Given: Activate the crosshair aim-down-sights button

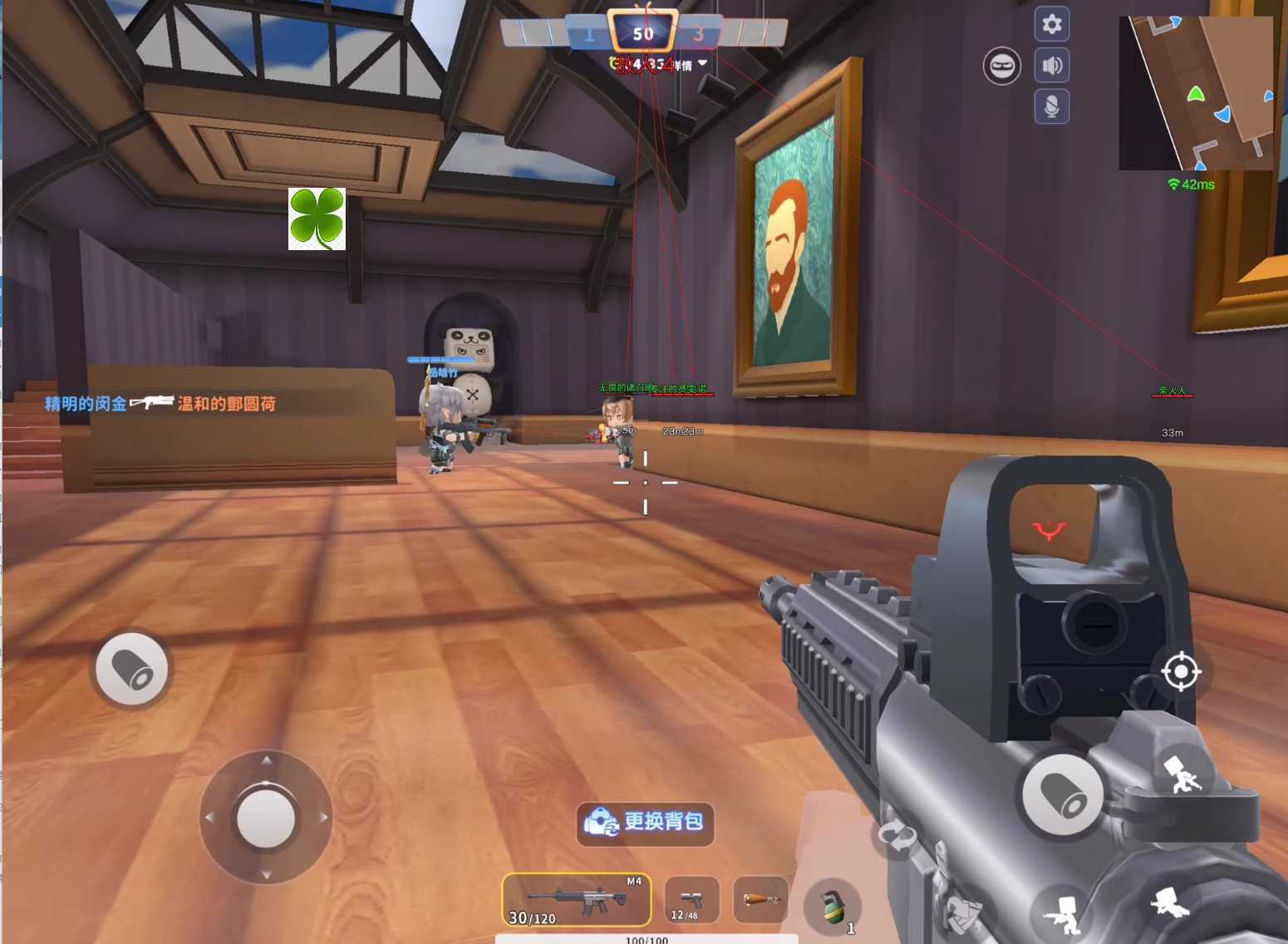Looking at the screenshot, I should click(1180, 671).
